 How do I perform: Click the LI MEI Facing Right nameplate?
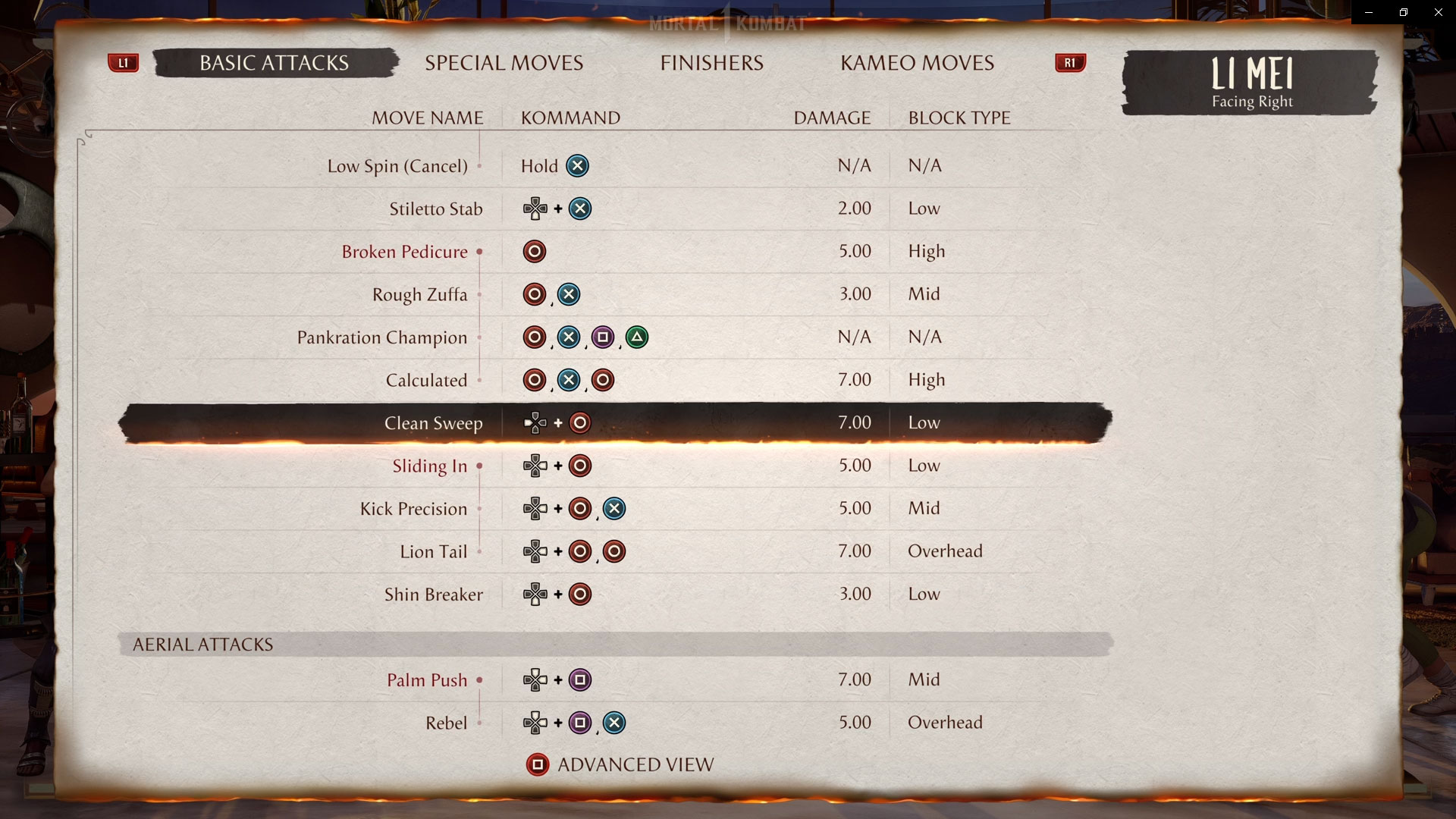[1250, 83]
